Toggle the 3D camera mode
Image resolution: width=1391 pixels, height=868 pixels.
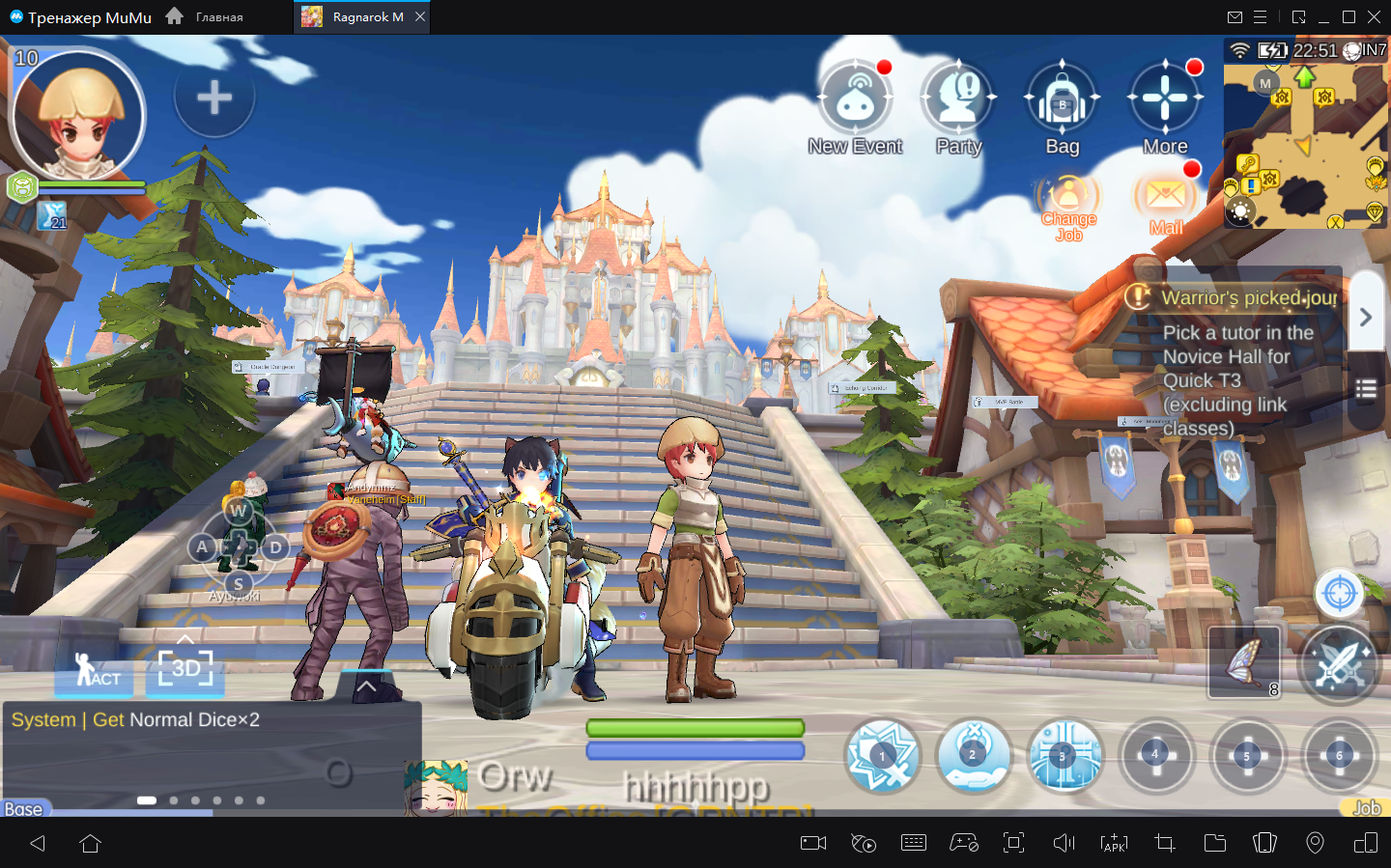click(185, 668)
